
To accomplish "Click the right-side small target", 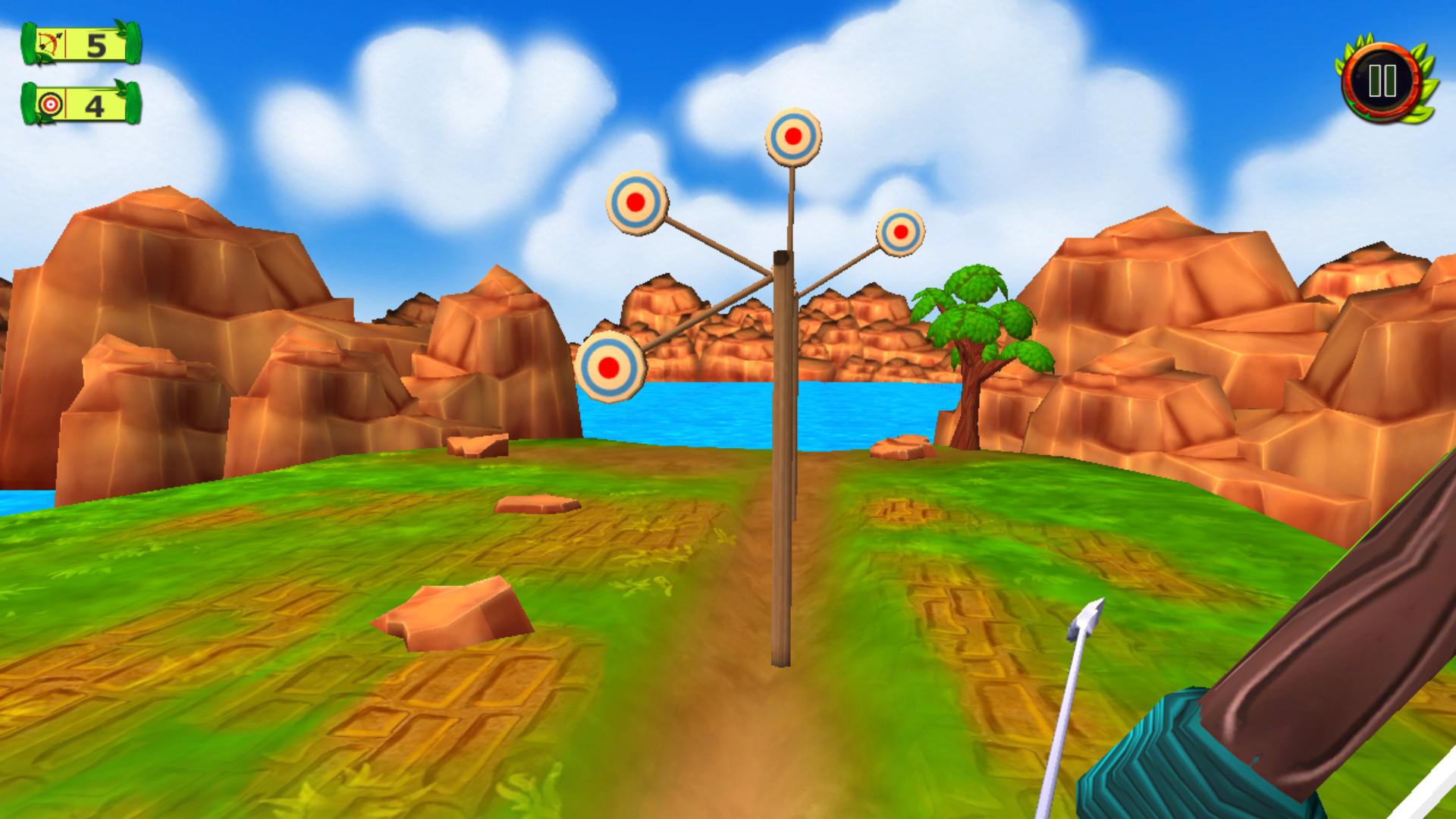I will point(901,231).
